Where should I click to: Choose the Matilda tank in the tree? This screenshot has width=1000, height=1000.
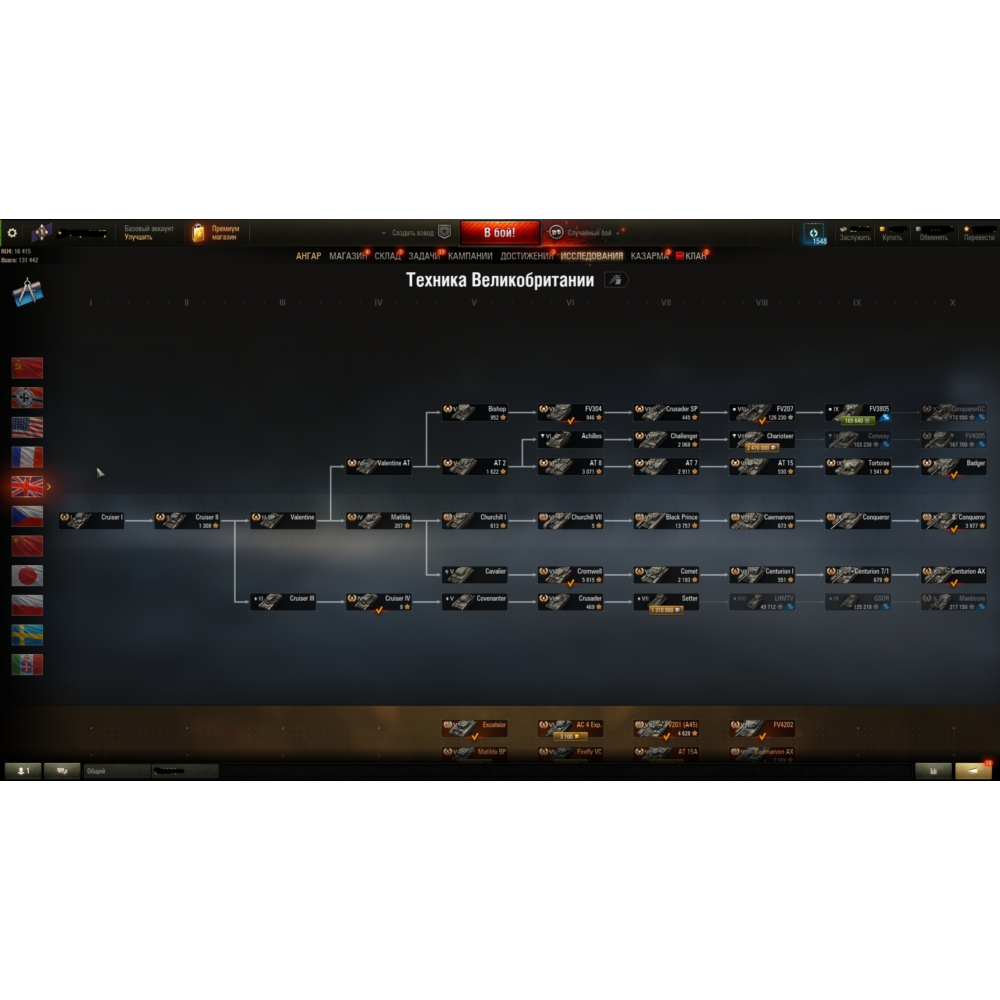pyautogui.click(x=380, y=520)
